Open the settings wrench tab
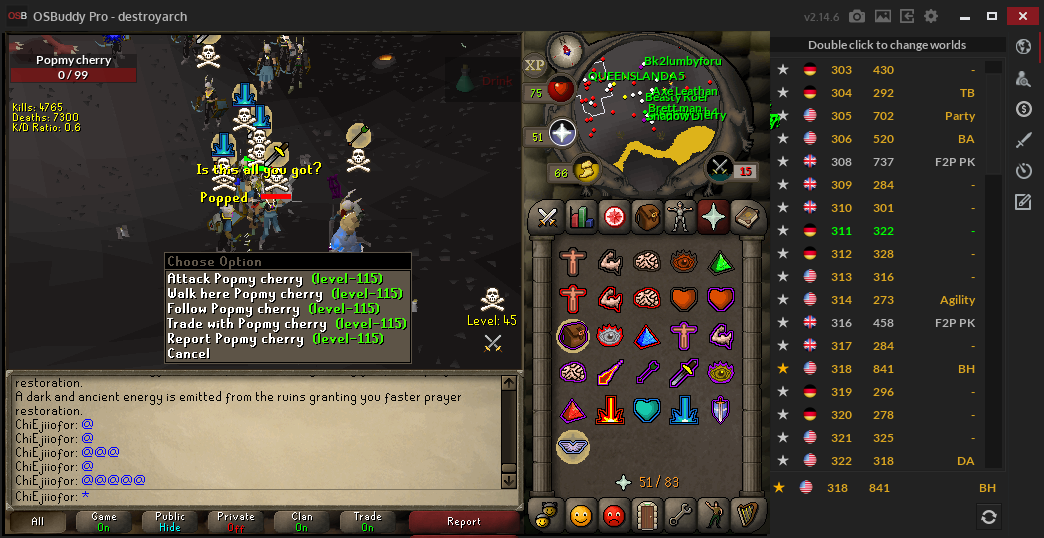Screen dimensions: 1044x538 click(679, 516)
